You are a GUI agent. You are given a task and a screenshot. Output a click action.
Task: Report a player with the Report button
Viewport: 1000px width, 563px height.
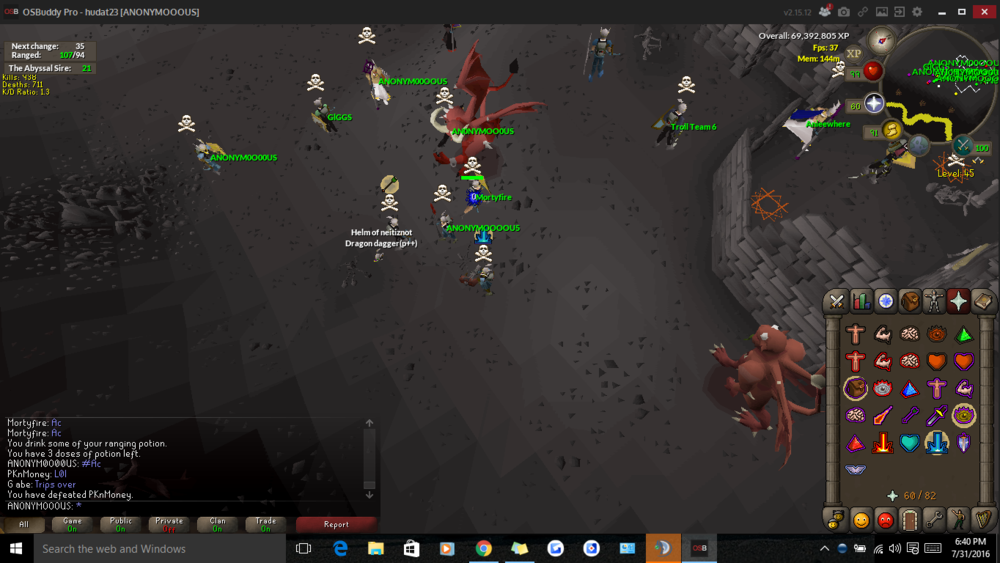coord(336,524)
